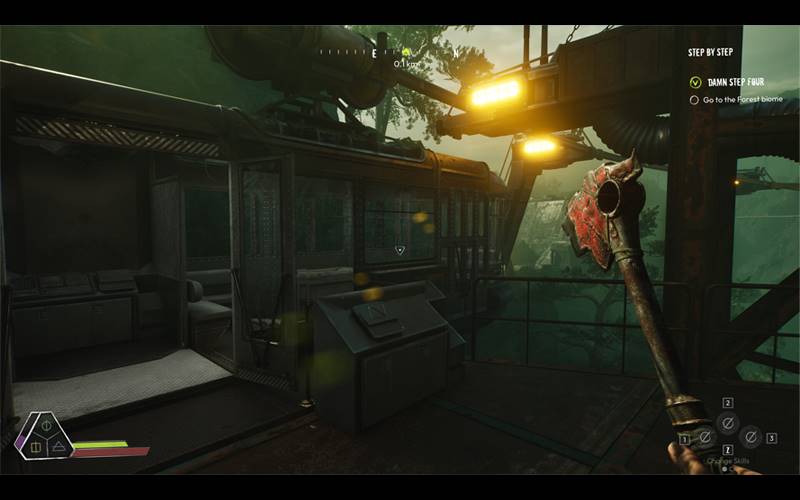Click the yellow objective marker on the compass
The width and height of the screenshot is (800, 500).
point(407,52)
